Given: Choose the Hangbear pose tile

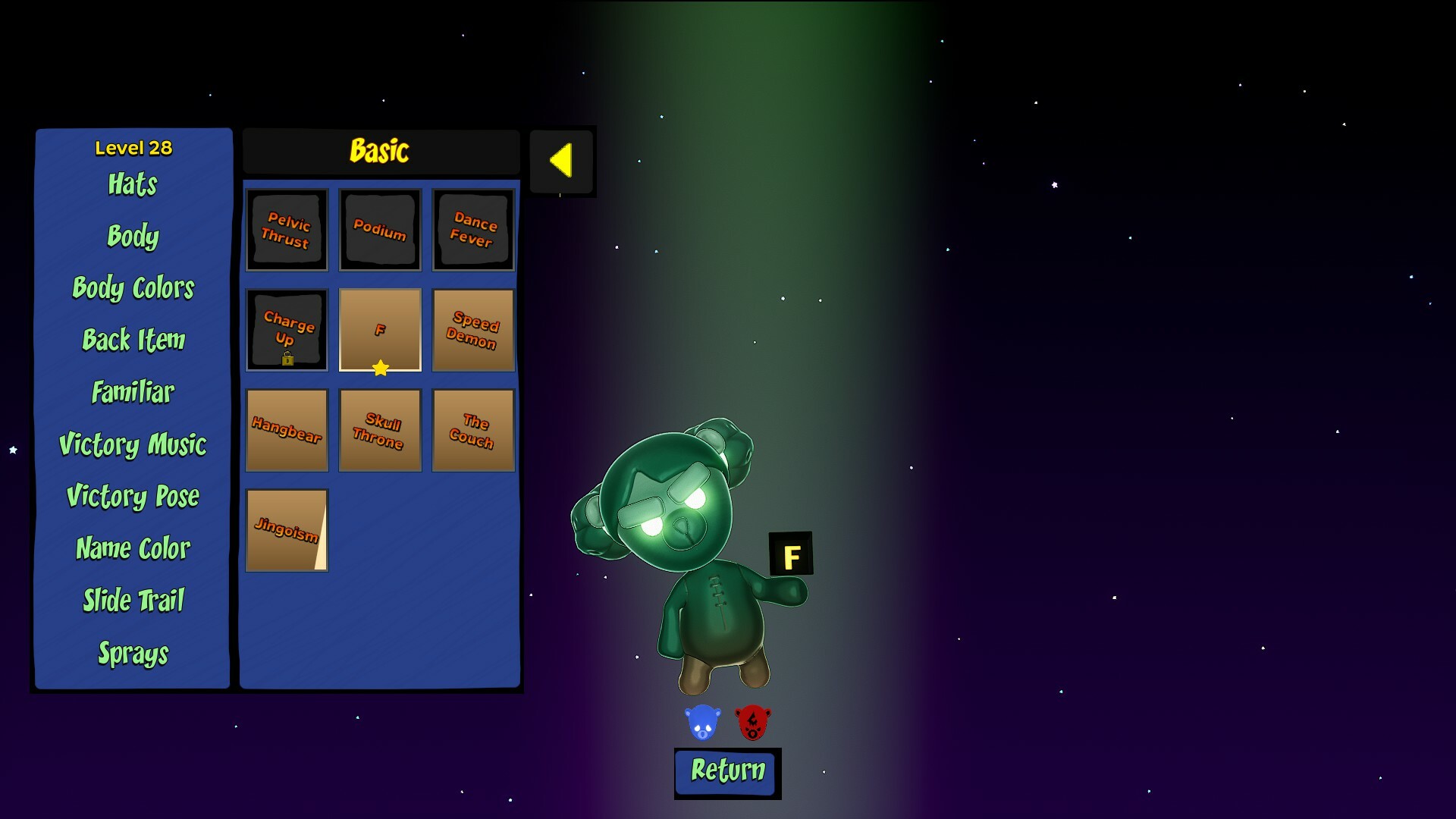Looking at the screenshot, I should point(287,430).
